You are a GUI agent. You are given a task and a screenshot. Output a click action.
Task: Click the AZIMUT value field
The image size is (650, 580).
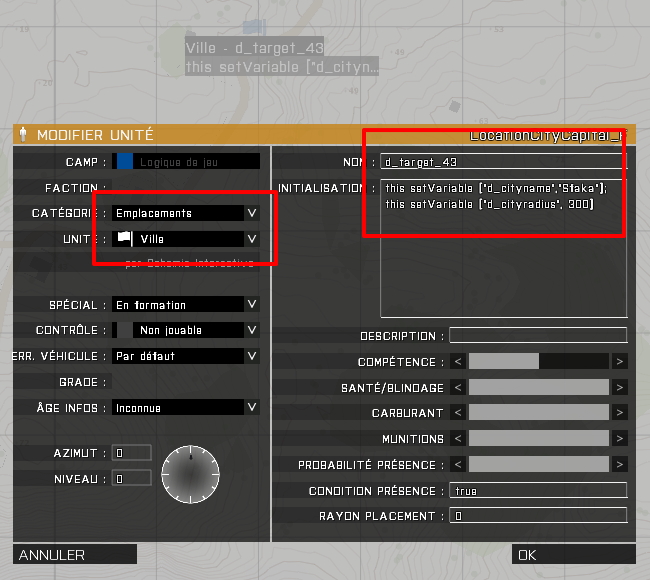pyautogui.click(x=132, y=453)
